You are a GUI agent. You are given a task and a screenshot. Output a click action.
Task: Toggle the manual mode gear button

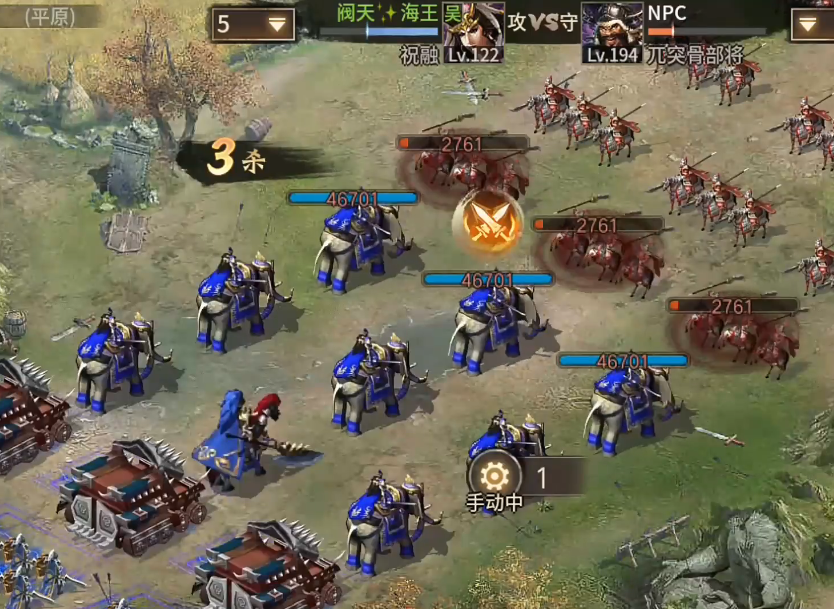pos(495,477)
